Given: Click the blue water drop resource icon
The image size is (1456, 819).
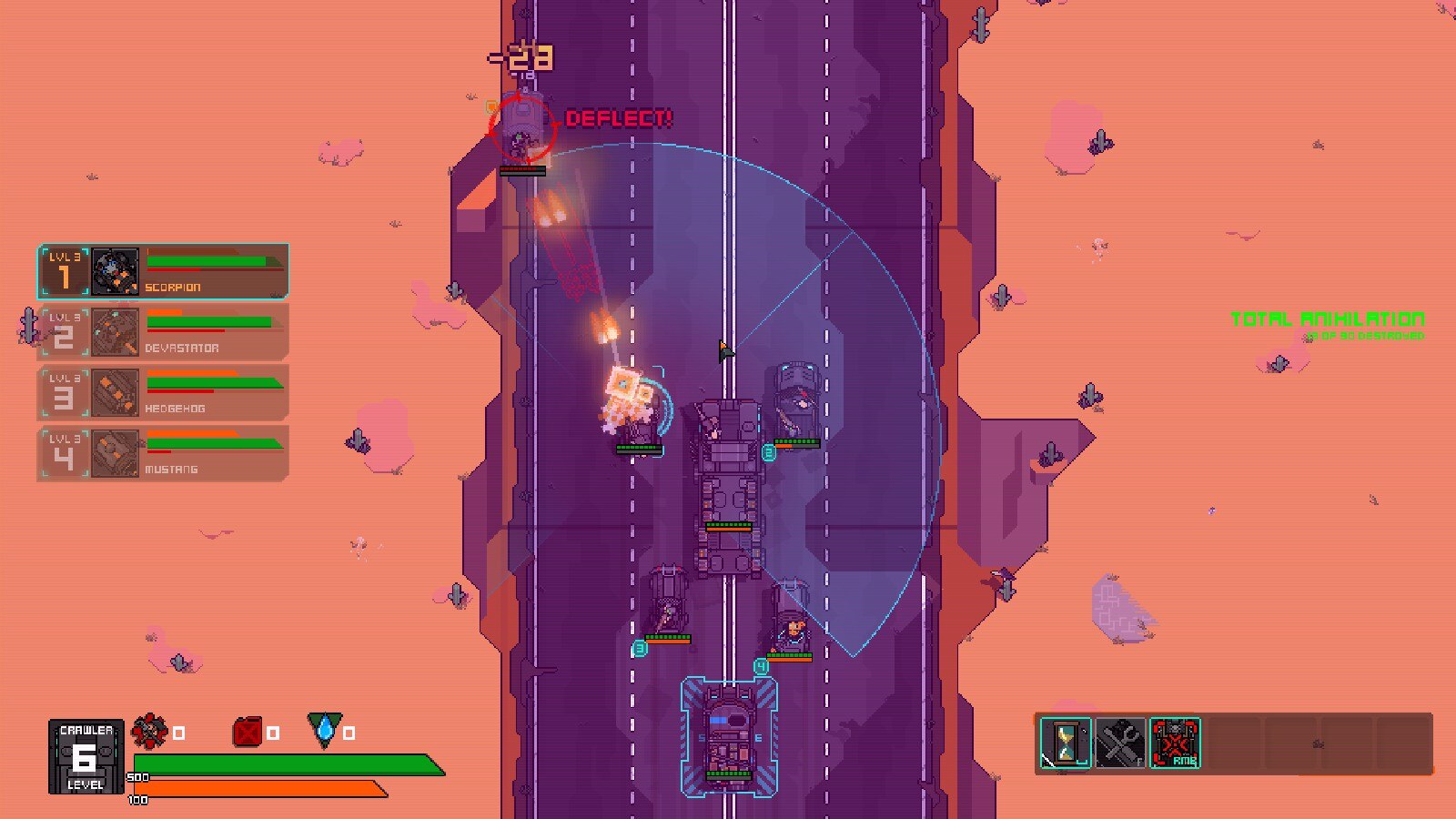Looking at the screenshot, I should (x=325, y=730).
